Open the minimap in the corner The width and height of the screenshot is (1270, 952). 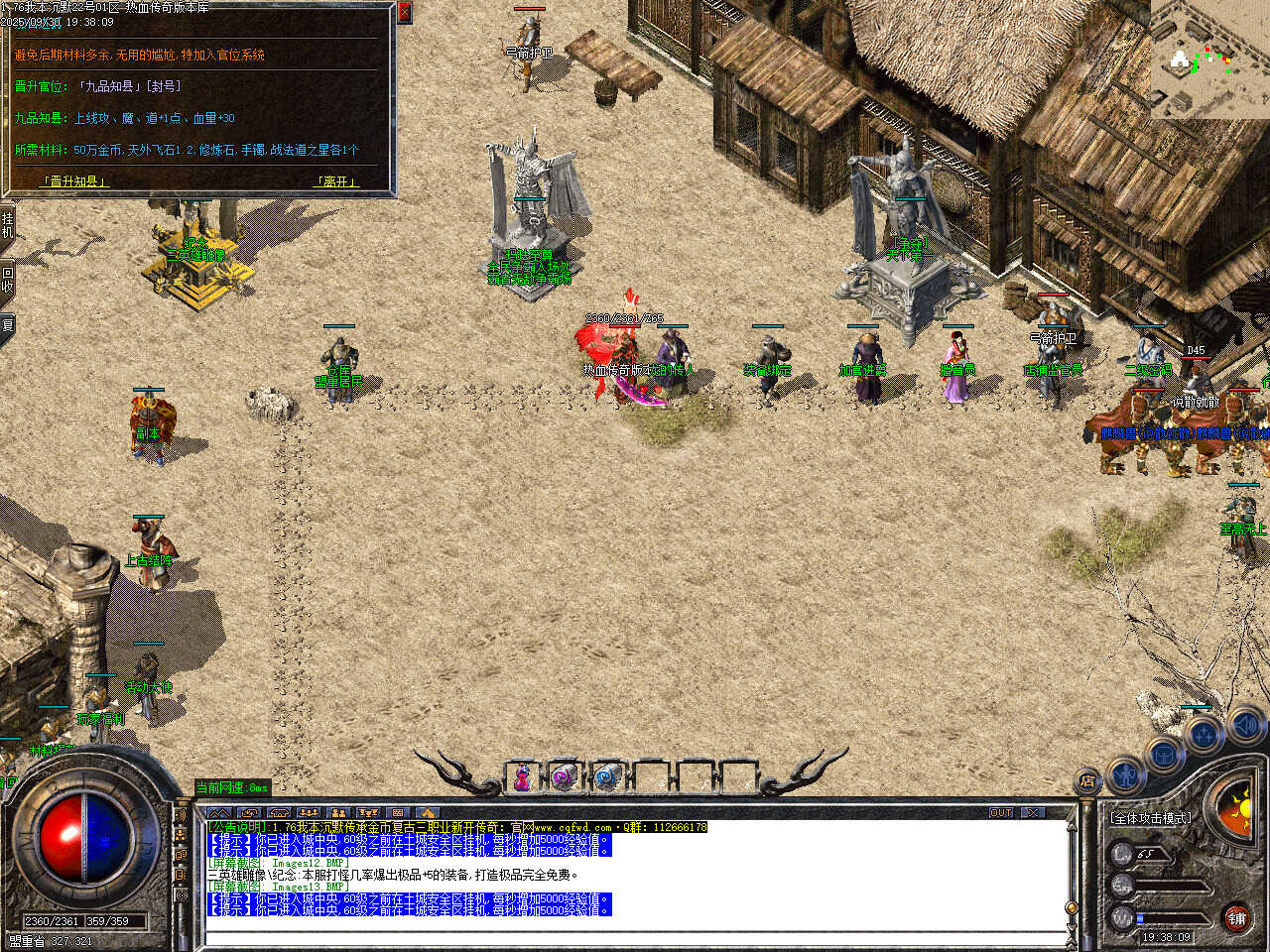pos(1209,59)
